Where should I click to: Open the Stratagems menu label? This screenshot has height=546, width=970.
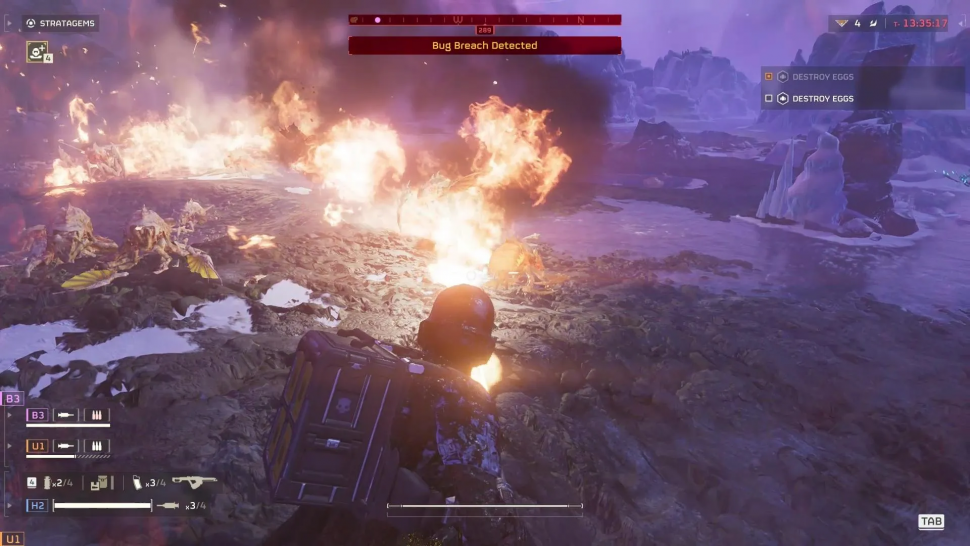60,23
